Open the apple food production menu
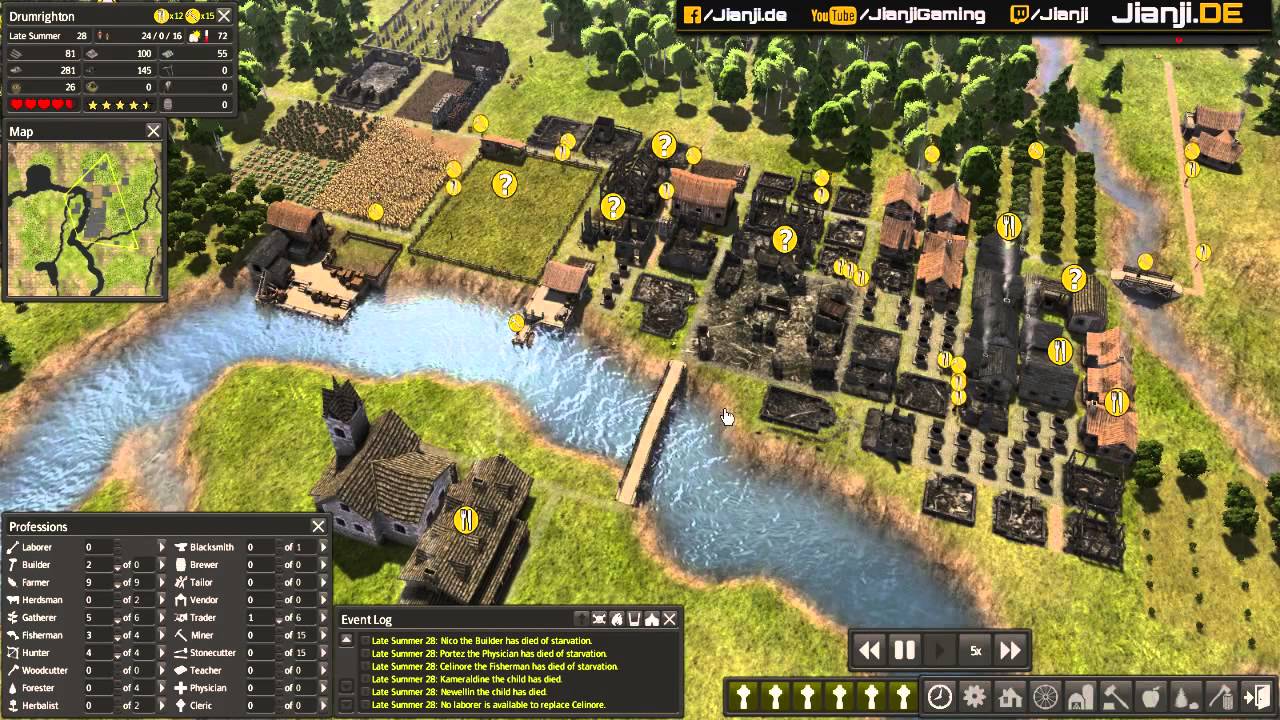The height and width of the screenshot is (720, 1280). [1150, 697]
